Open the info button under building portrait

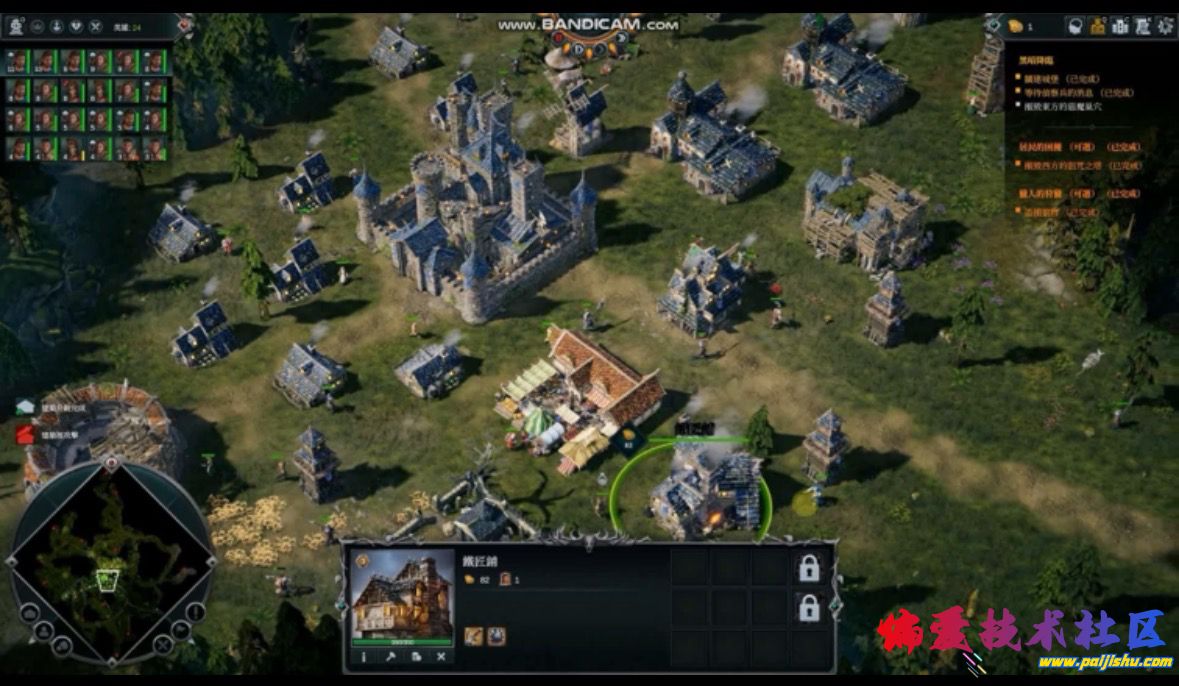(363, 657)
